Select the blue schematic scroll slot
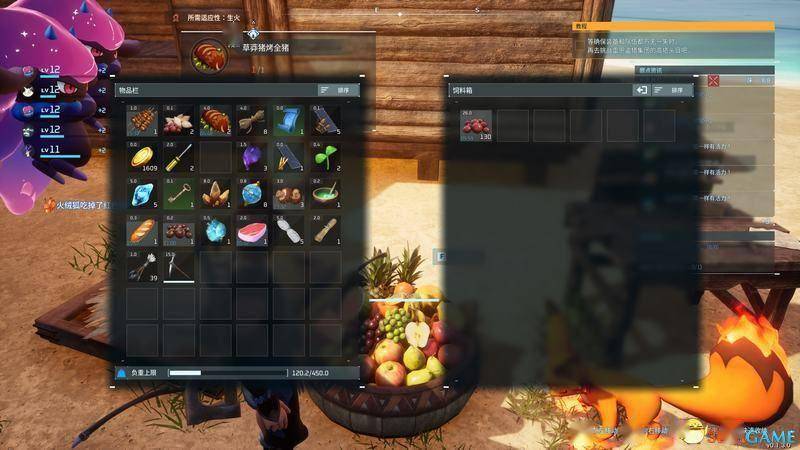 coord(287,121)
